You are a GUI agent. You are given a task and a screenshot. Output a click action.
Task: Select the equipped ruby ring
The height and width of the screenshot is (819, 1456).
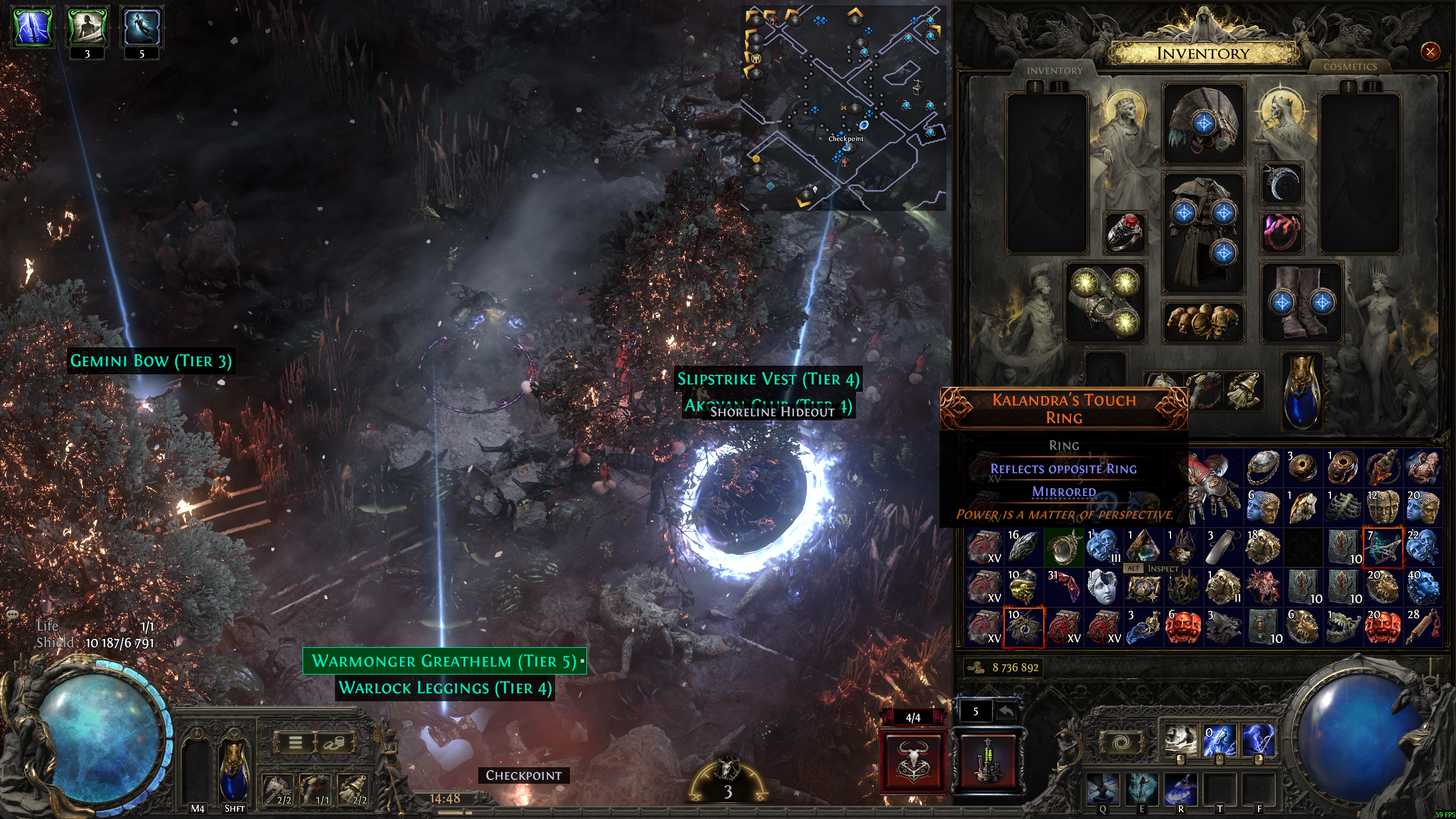[1124, 231]
